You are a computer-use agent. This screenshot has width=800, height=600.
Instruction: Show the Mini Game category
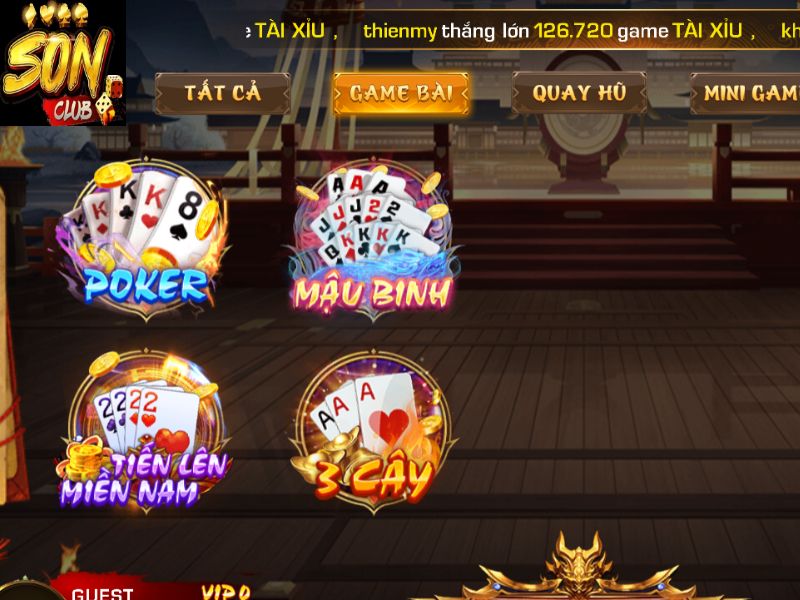pos(748,93)
